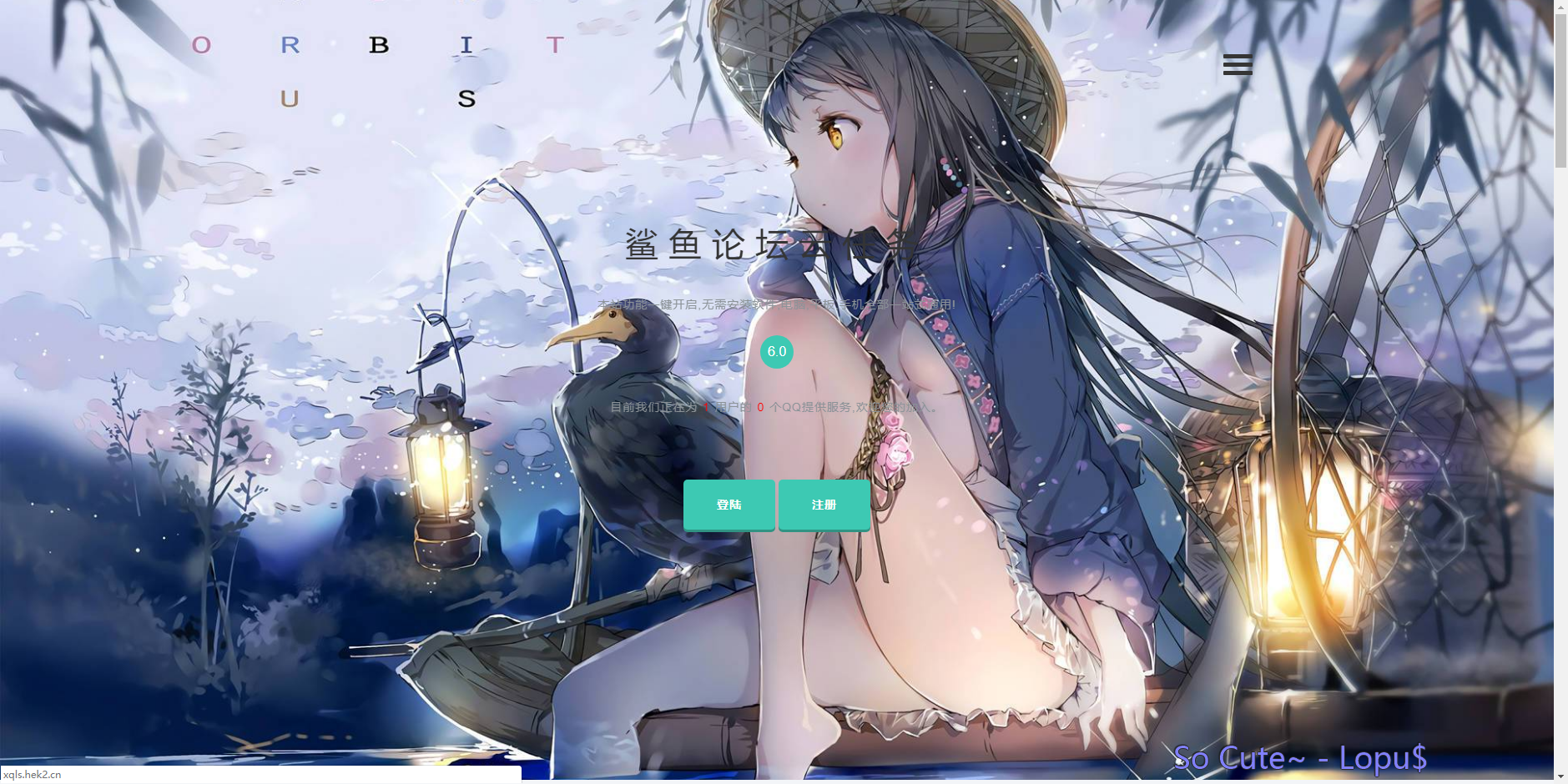Click the scrollbar up arrow

1560,8
